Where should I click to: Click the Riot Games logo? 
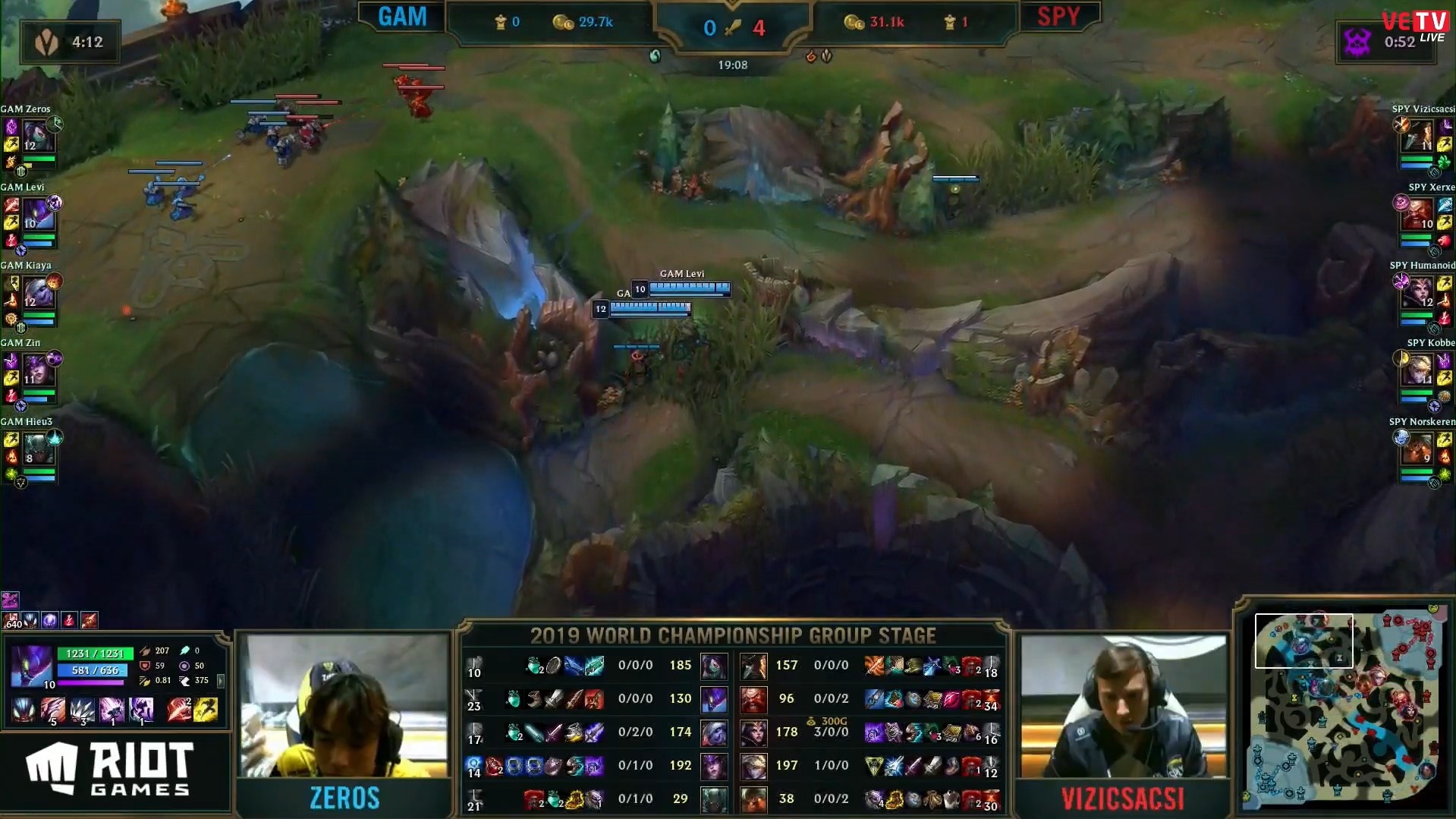[106, 769]
